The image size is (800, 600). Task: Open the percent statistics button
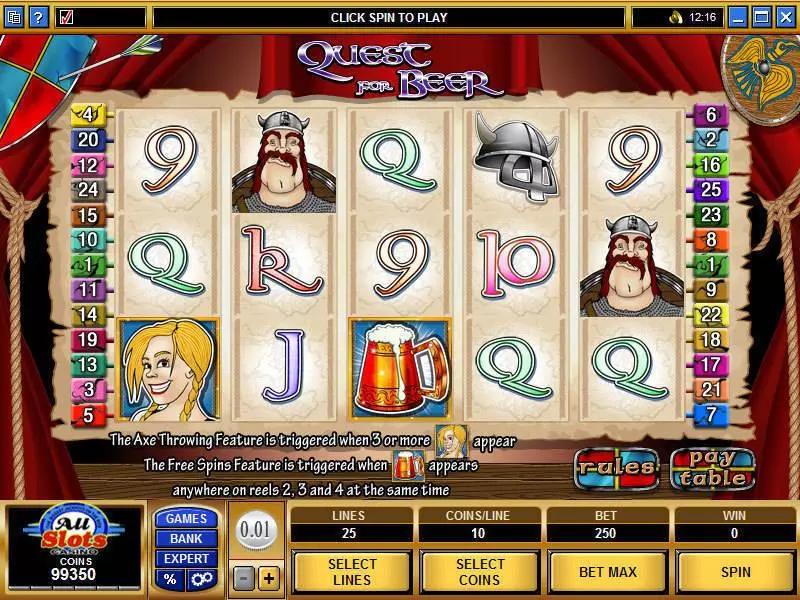(170, 579)
